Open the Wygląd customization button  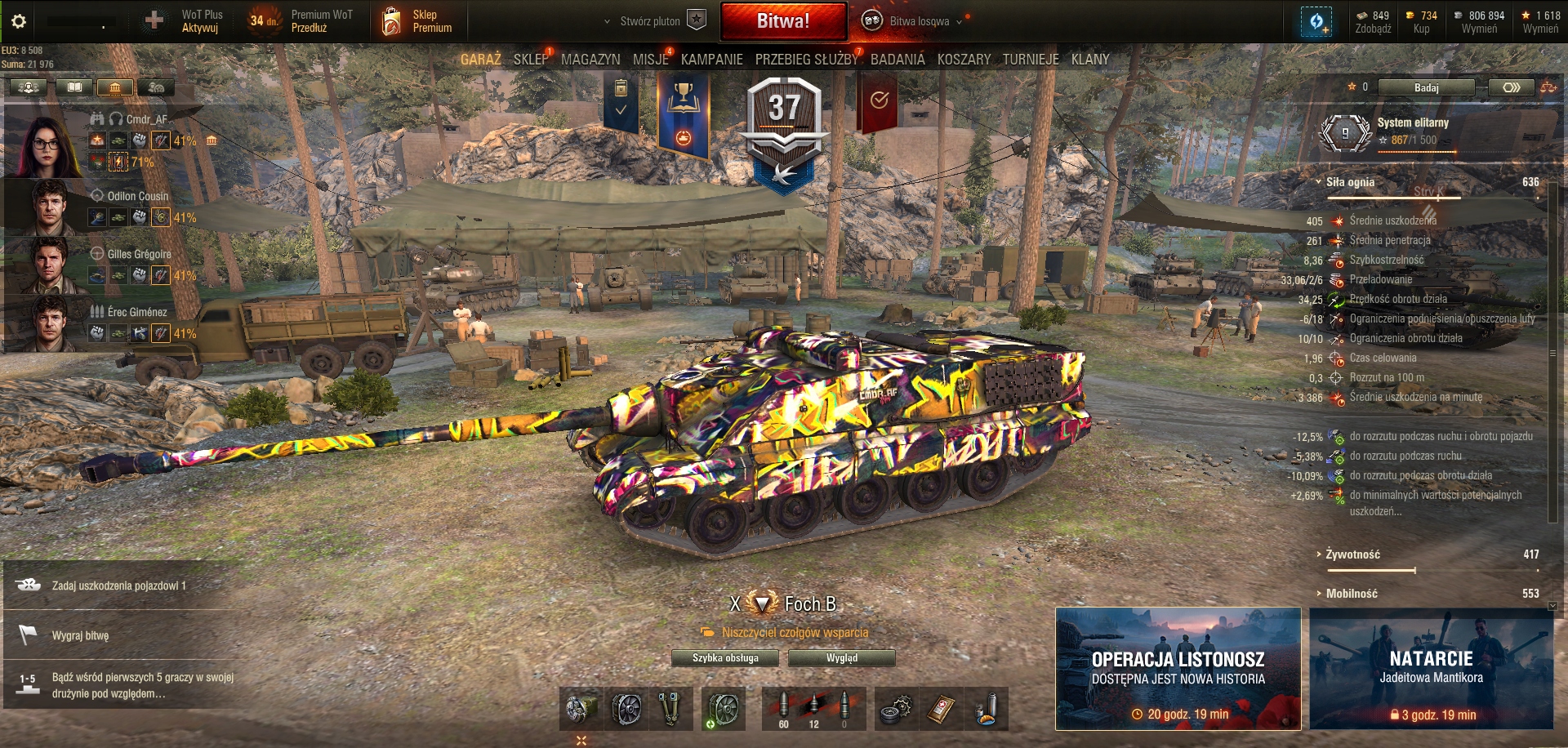tap(842, 658)
